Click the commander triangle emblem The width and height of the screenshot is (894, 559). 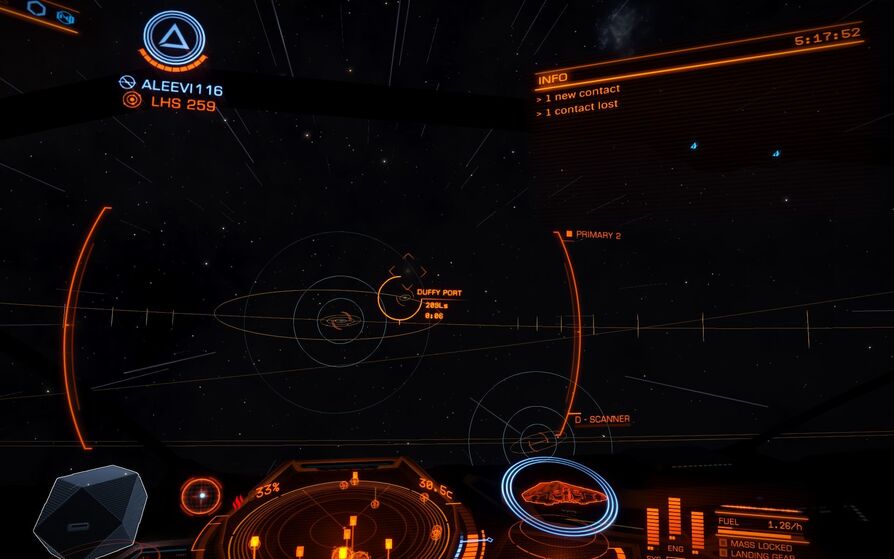[x=174, y=39]
